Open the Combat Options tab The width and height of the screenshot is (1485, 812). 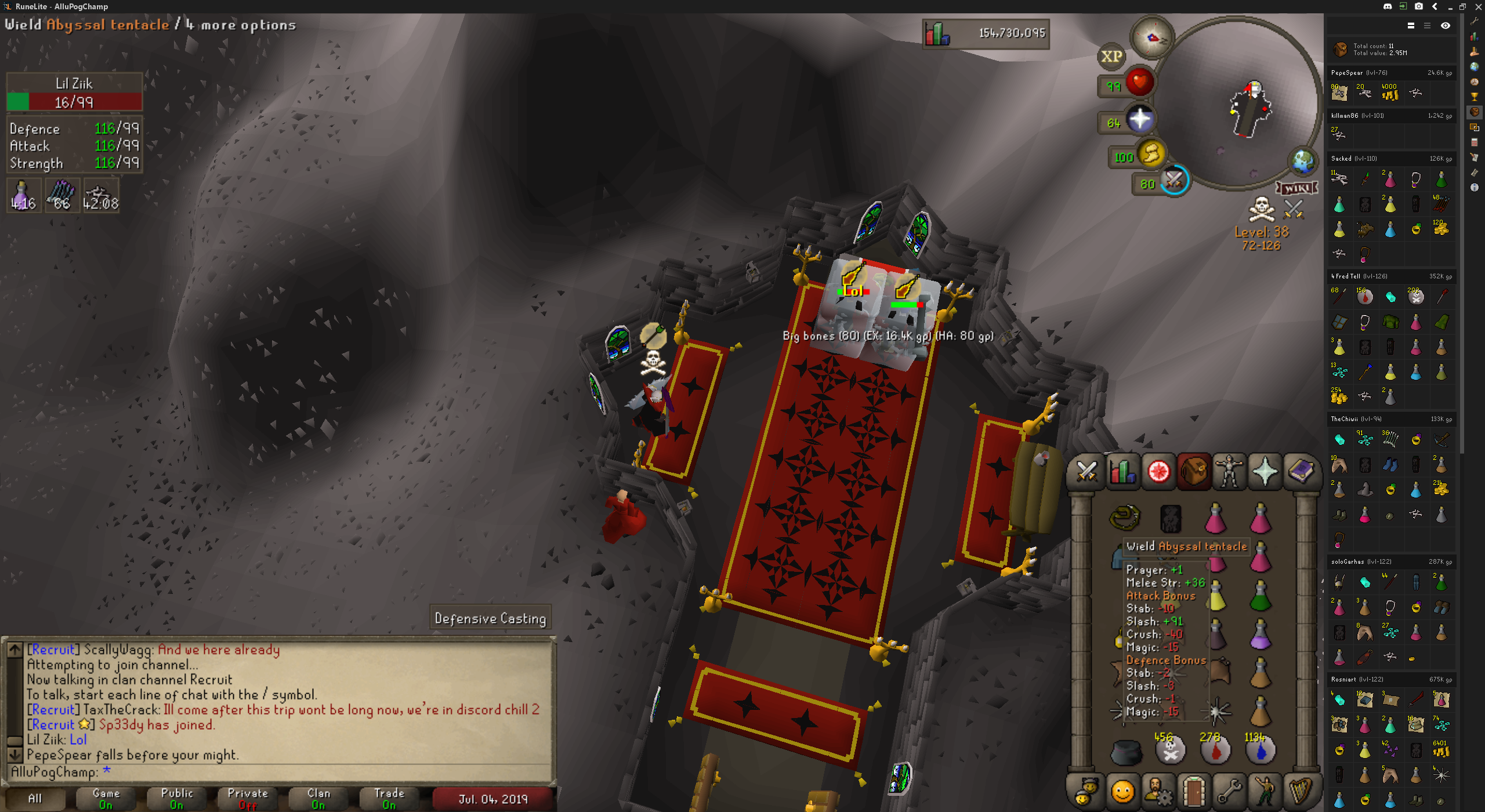pyautogui.click(x=1086, y=472)
